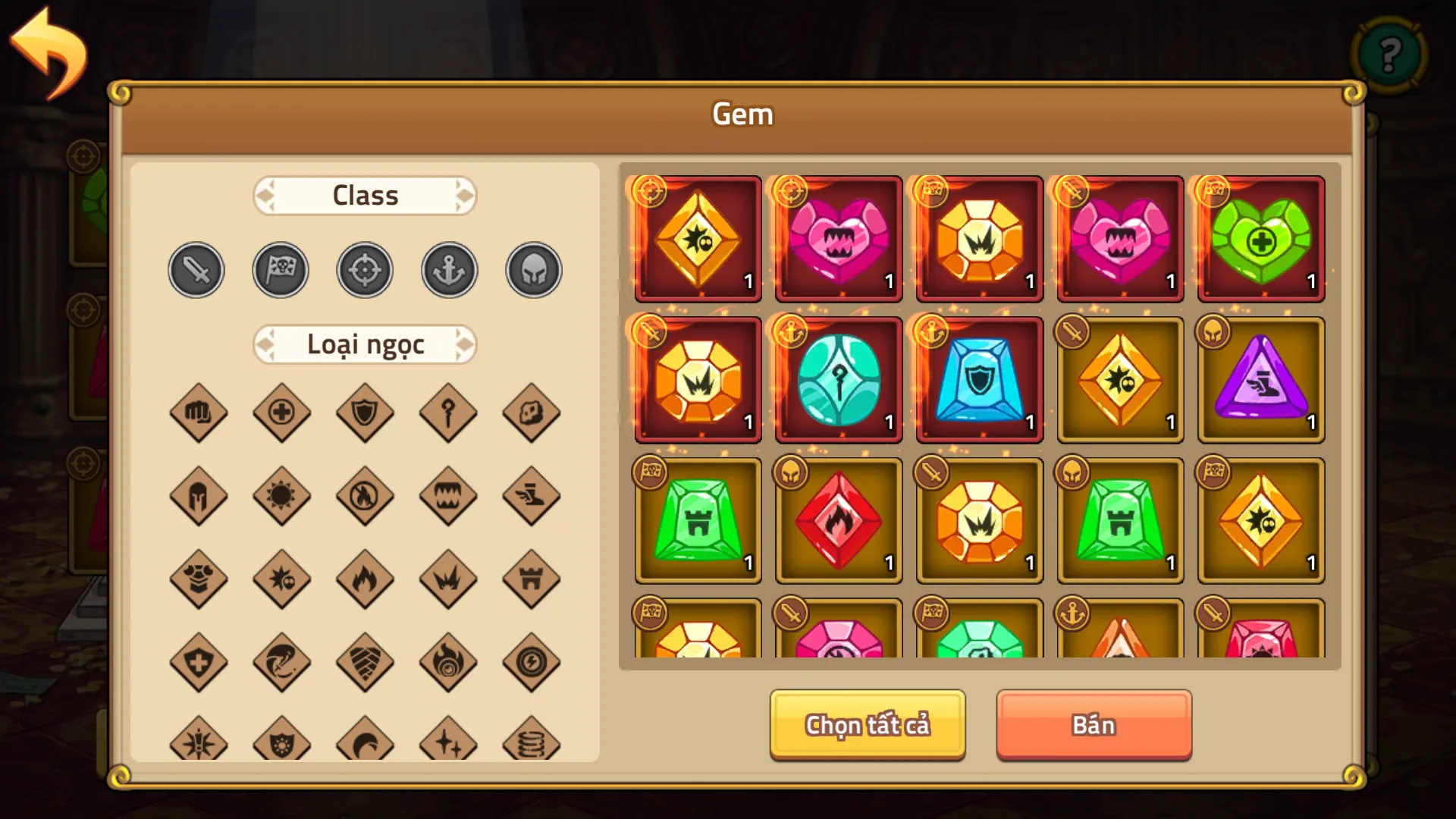Filter gems by the healing cross icon
This screenshot has width=1456, height=819.
282,413
